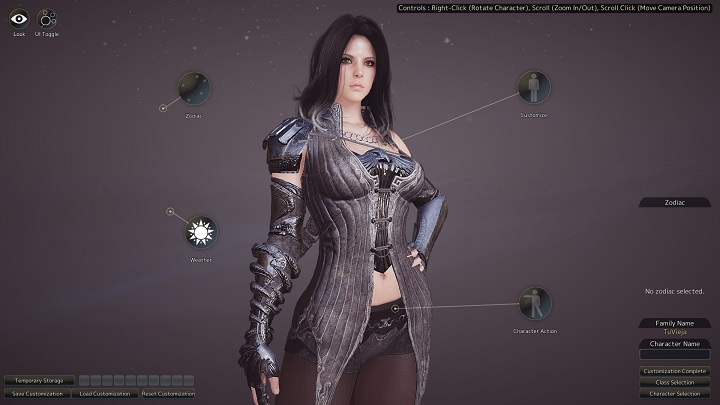720x405 pixels.
Task: Go back to Class Selection
Action: [x=674, y=382]
